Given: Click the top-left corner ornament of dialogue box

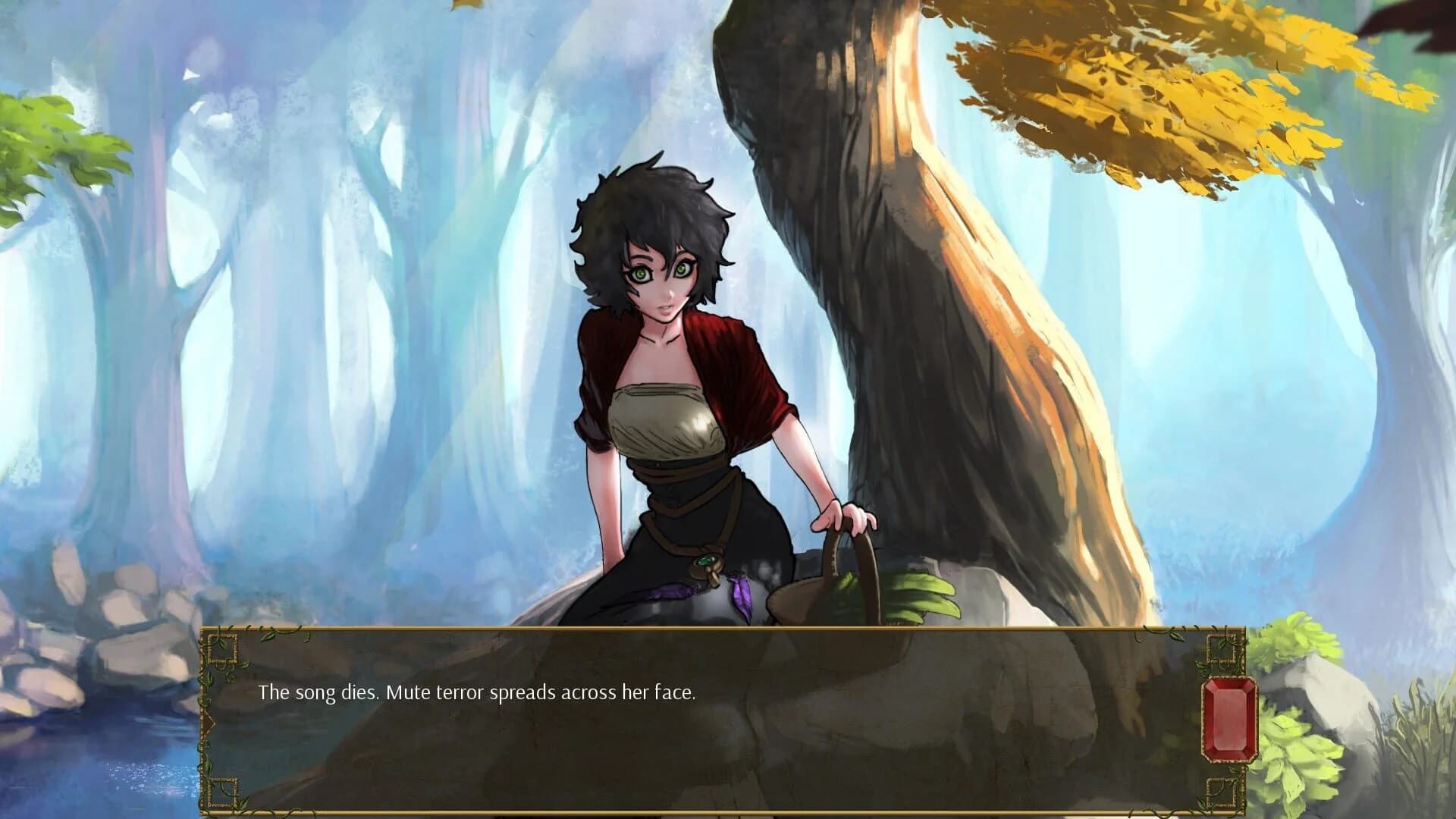Looking at the screenshot, I should (223, 650).
